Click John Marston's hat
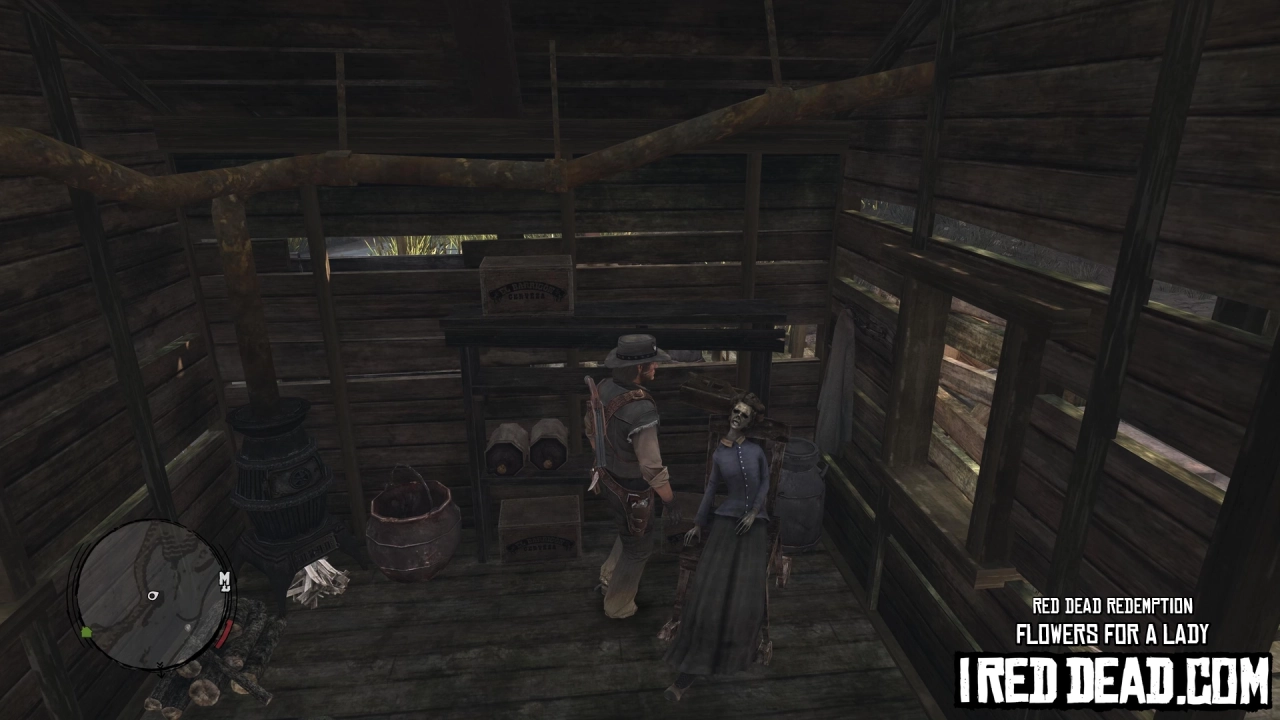The height and width of the screenshot is (720, 1280). pos(636,352)
